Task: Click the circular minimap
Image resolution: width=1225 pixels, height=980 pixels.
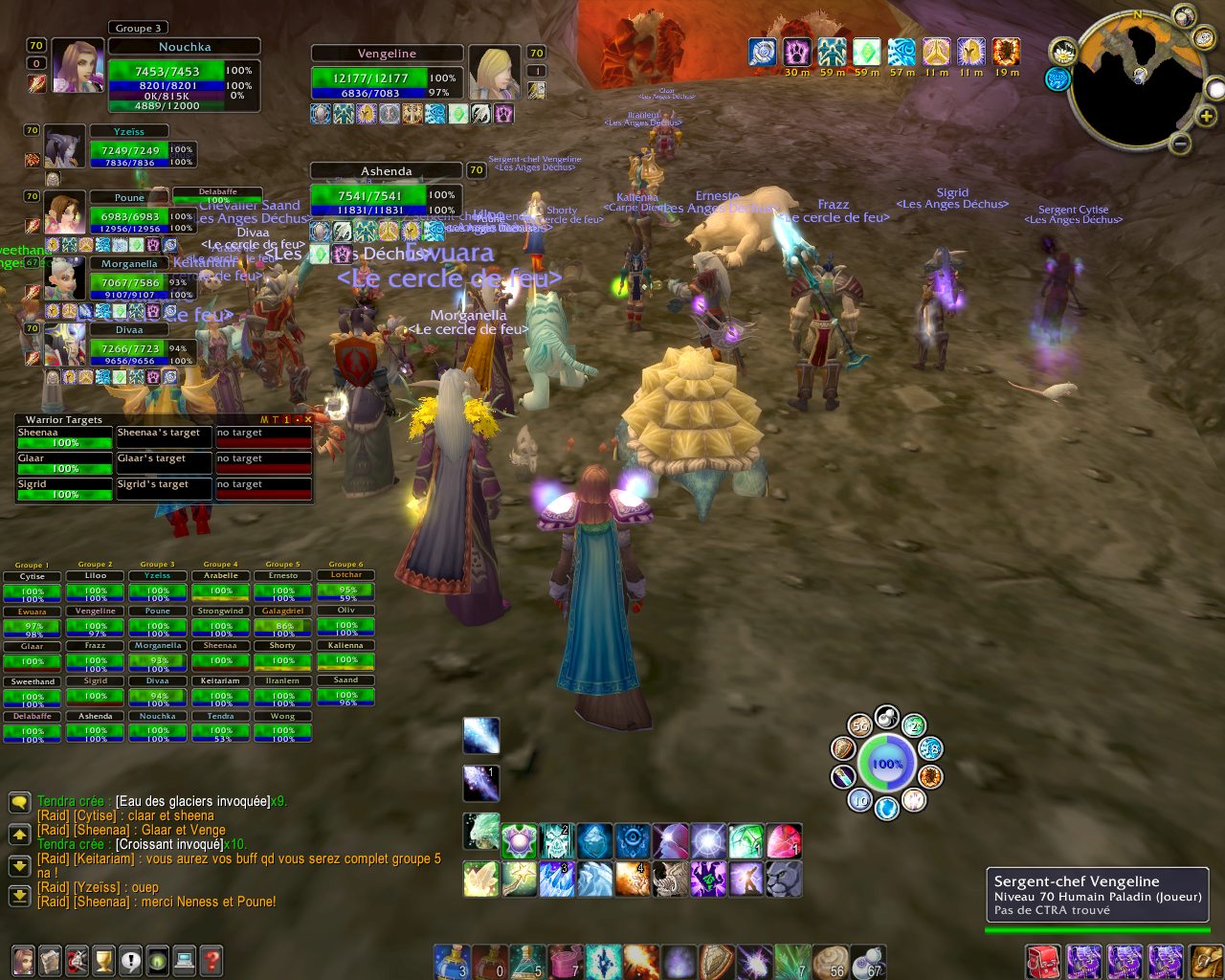Action: pos(1136,82)
